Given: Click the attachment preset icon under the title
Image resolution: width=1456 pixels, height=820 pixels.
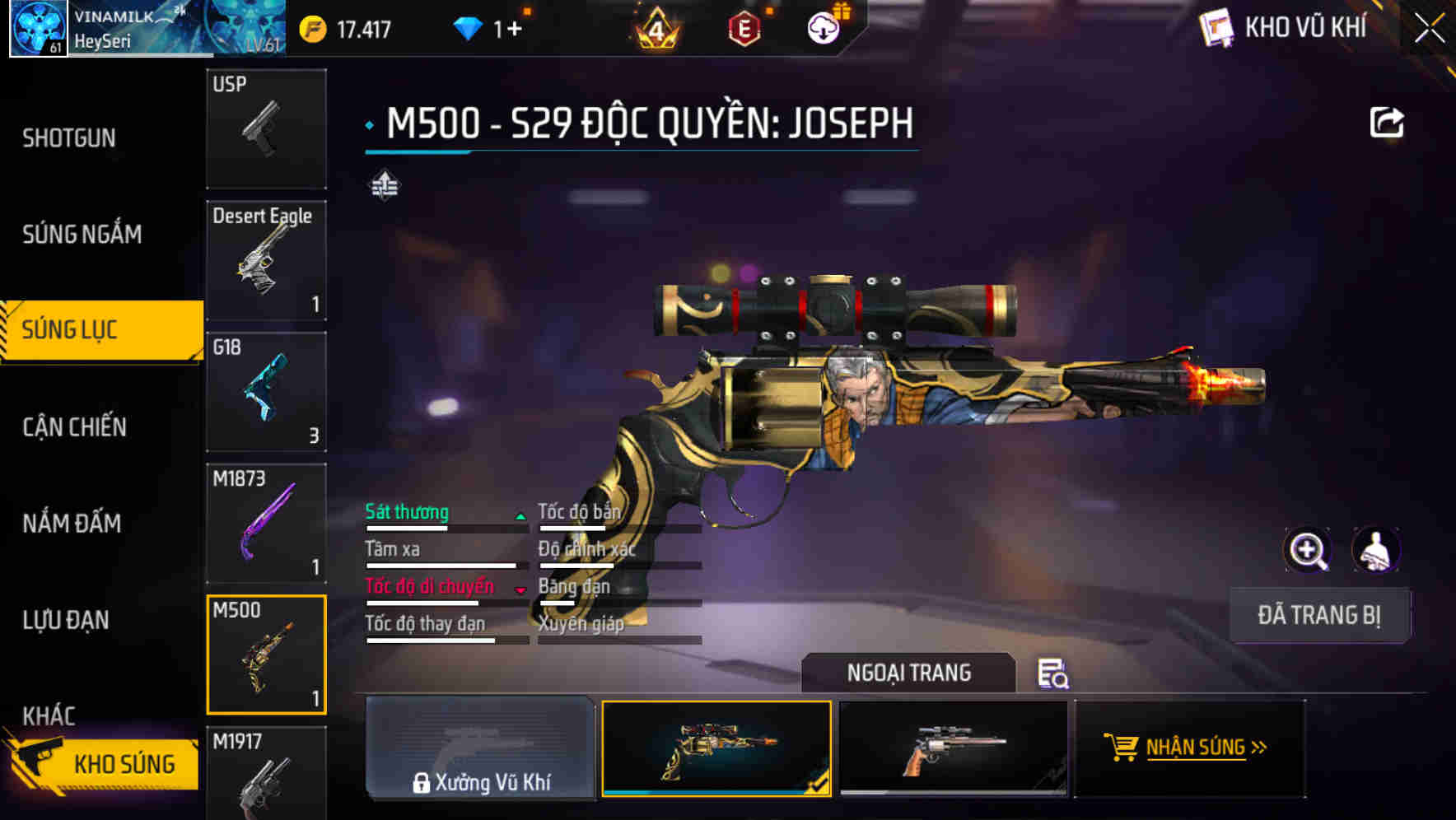Looking at the screenshot, I should (384, 185).
